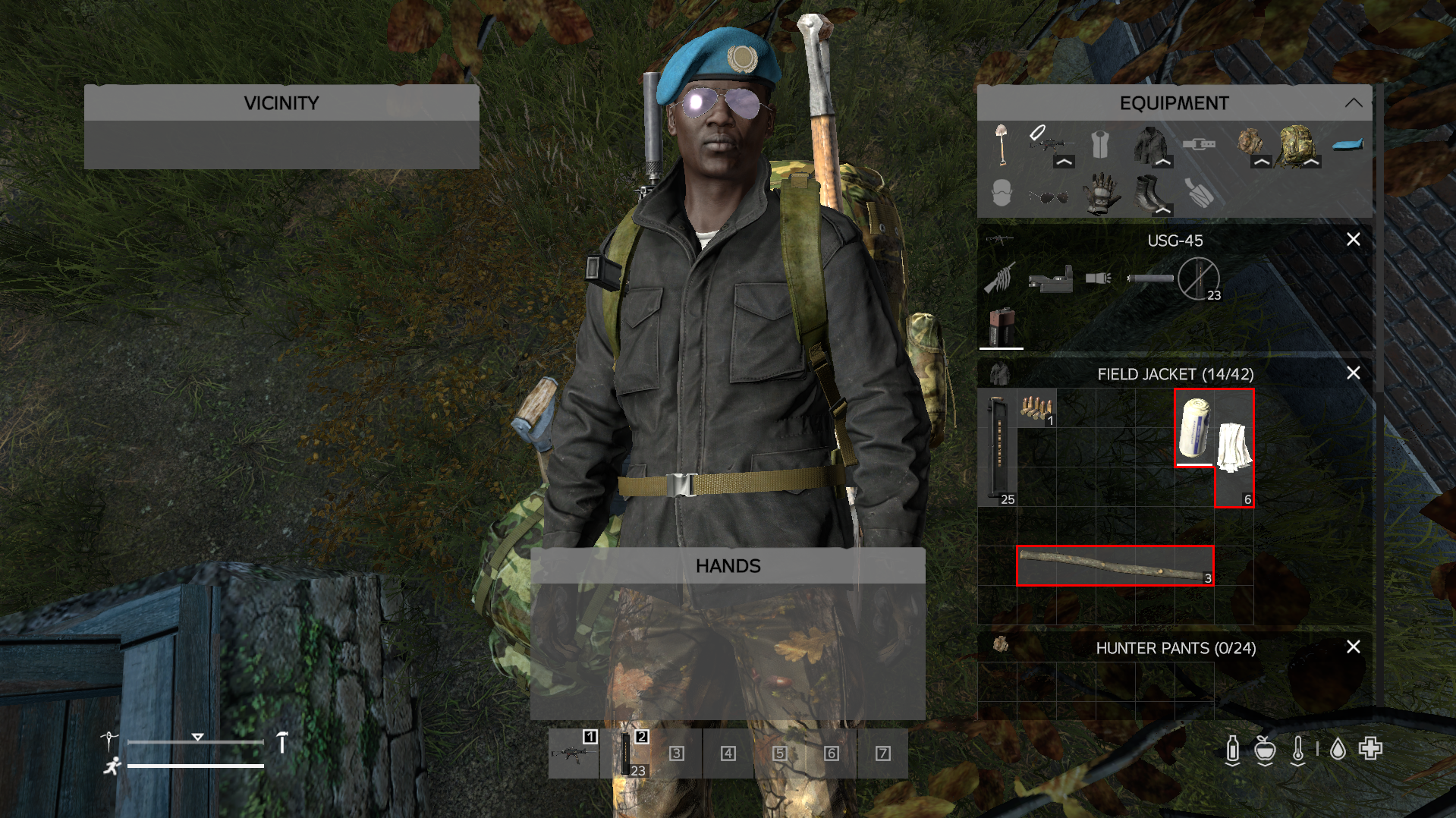The image size is (1456, 818).
Task: Close the Field Jacket container
Action: click(1353, 373)
